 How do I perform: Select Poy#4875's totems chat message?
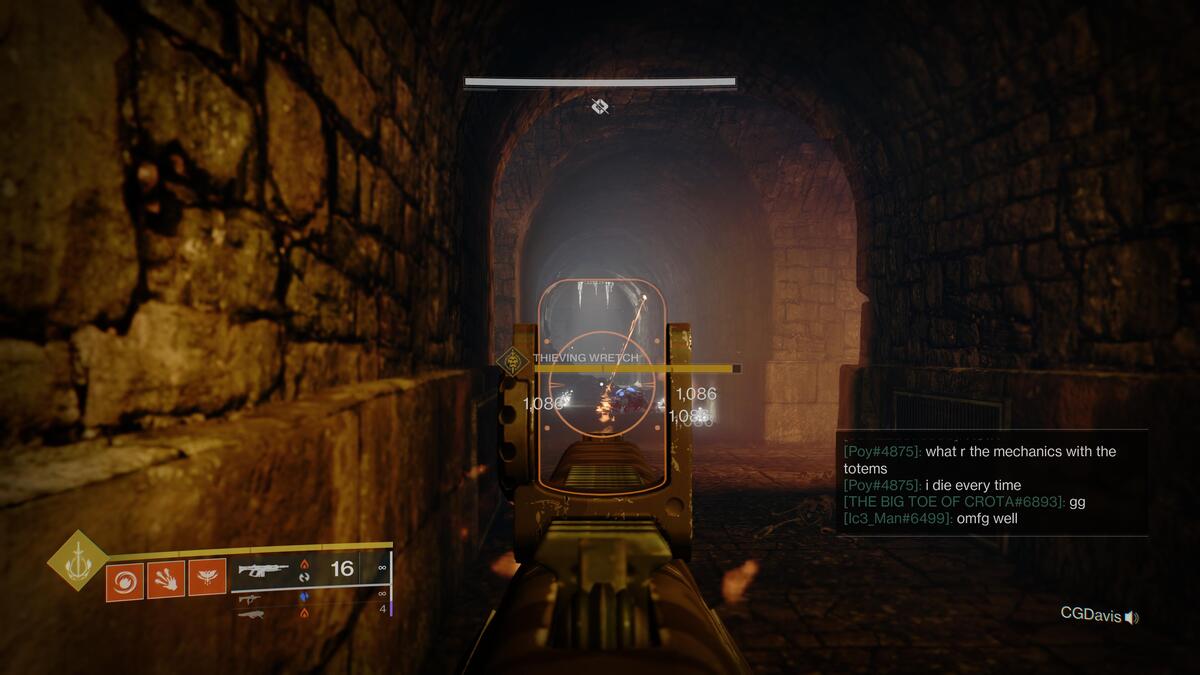[x=980, y=460]
